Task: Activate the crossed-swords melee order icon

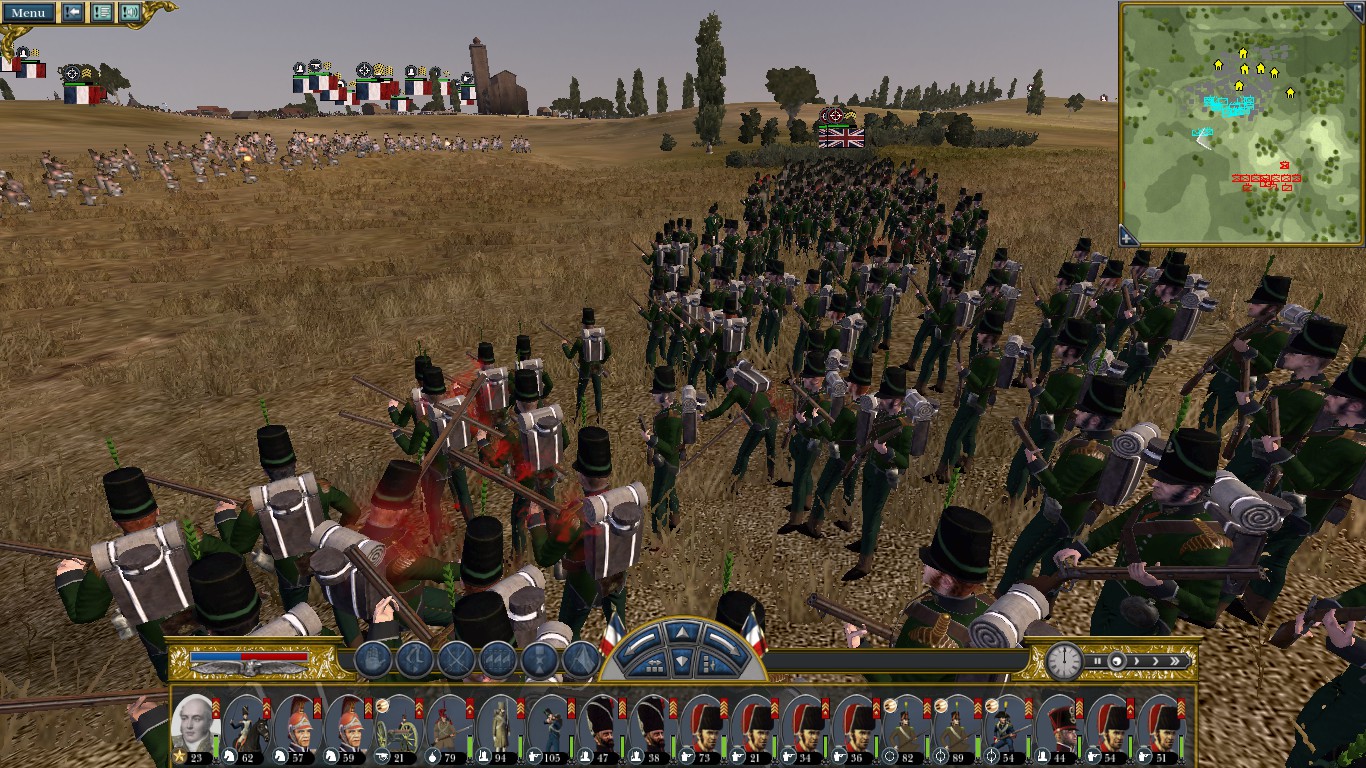Action: point(456,660)
